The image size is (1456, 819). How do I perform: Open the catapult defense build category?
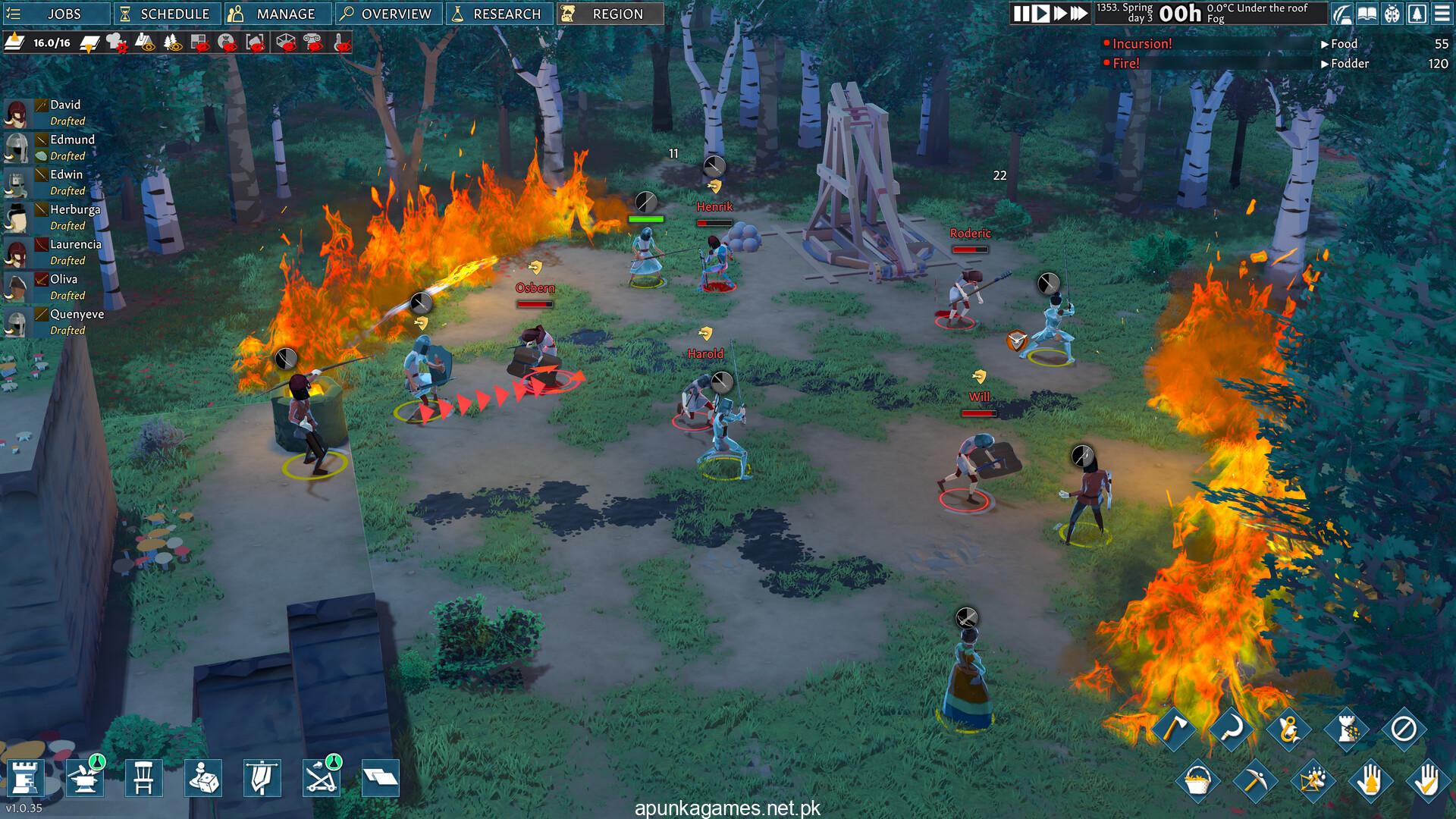[321, 778]
